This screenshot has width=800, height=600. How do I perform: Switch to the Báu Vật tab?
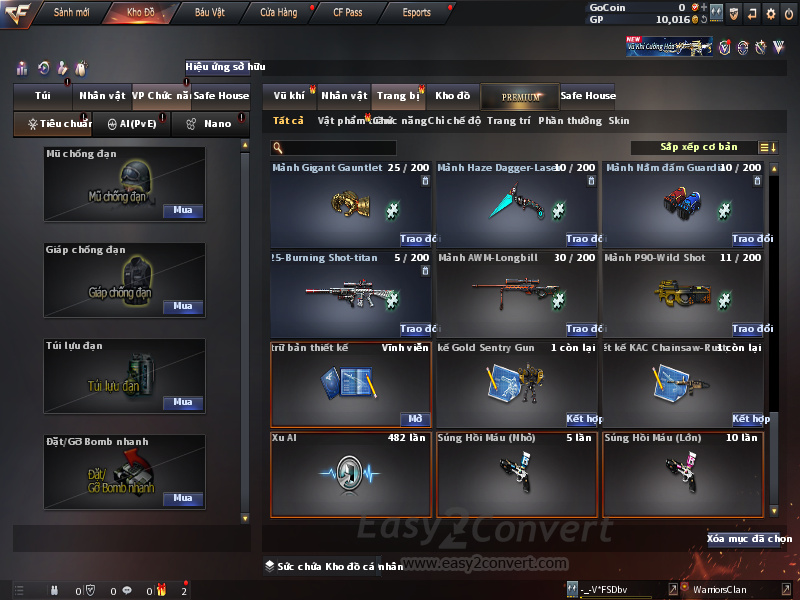click(x=209, y=13)
